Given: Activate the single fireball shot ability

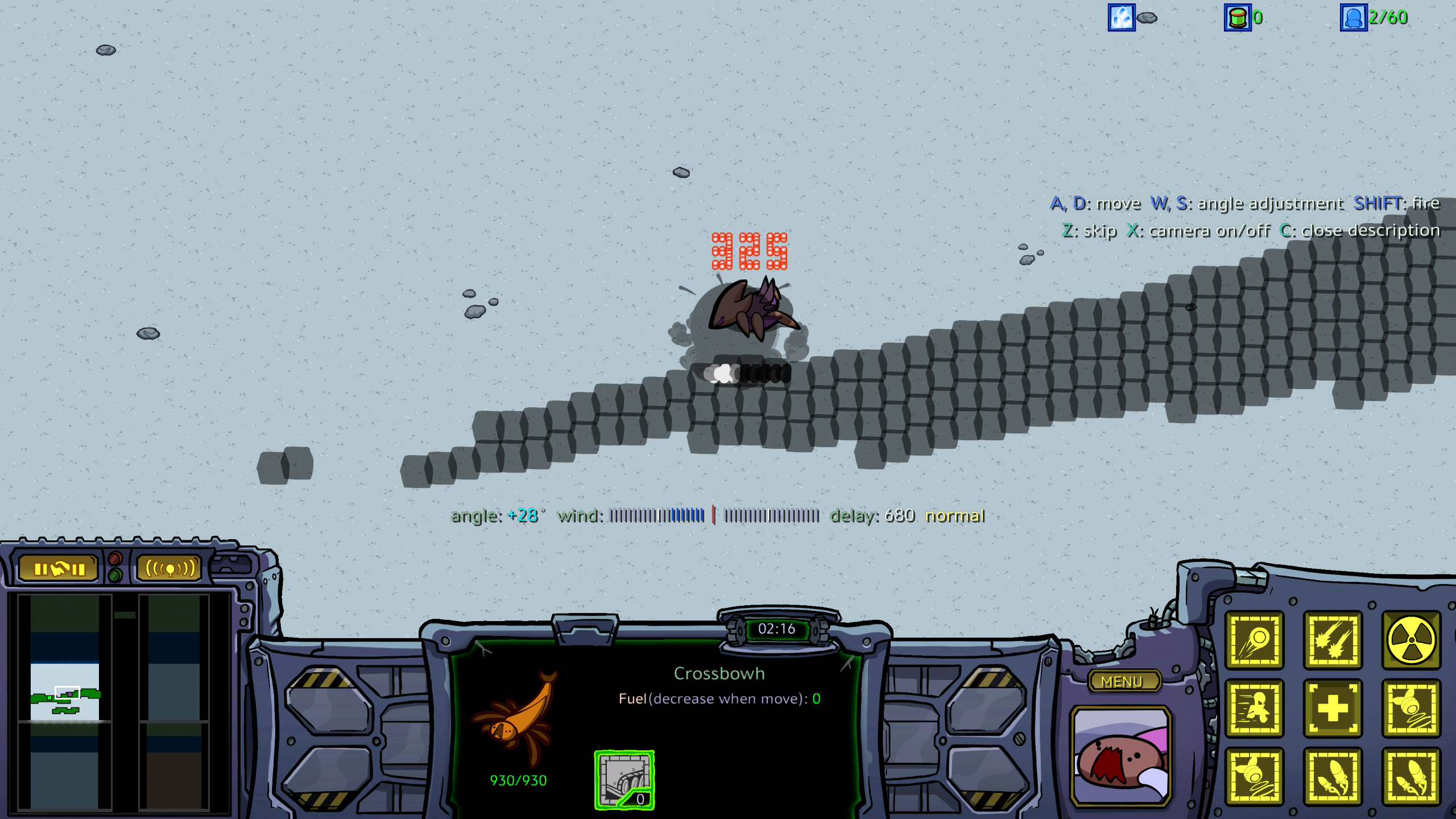Looking at the screenshot, I should click(x=1254, y=640).
